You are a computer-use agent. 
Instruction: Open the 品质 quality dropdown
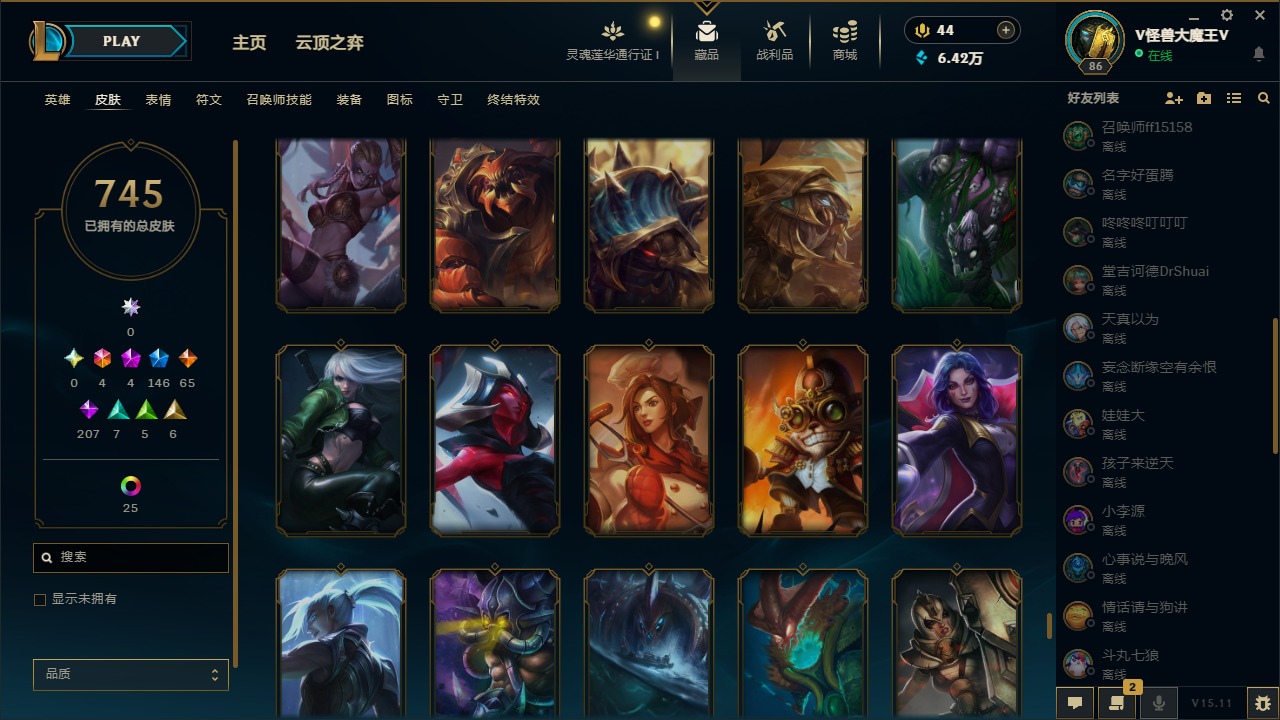(130, 674)
